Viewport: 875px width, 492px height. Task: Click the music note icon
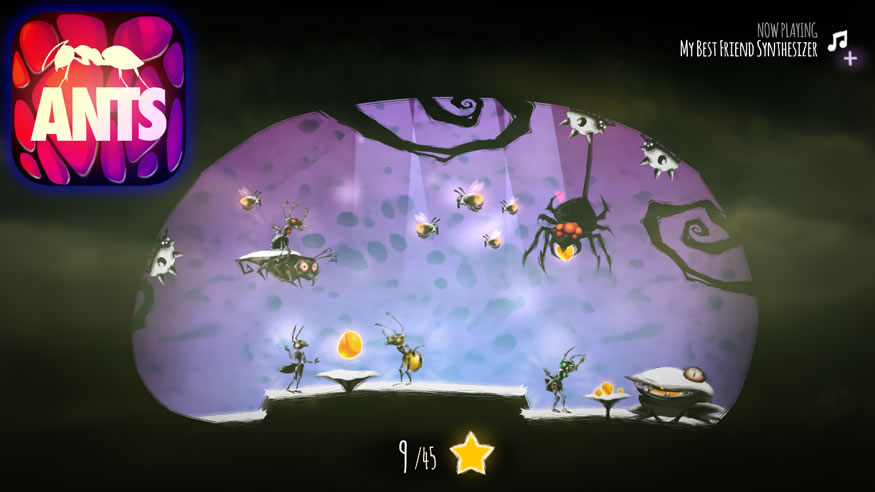click(838, 41)
